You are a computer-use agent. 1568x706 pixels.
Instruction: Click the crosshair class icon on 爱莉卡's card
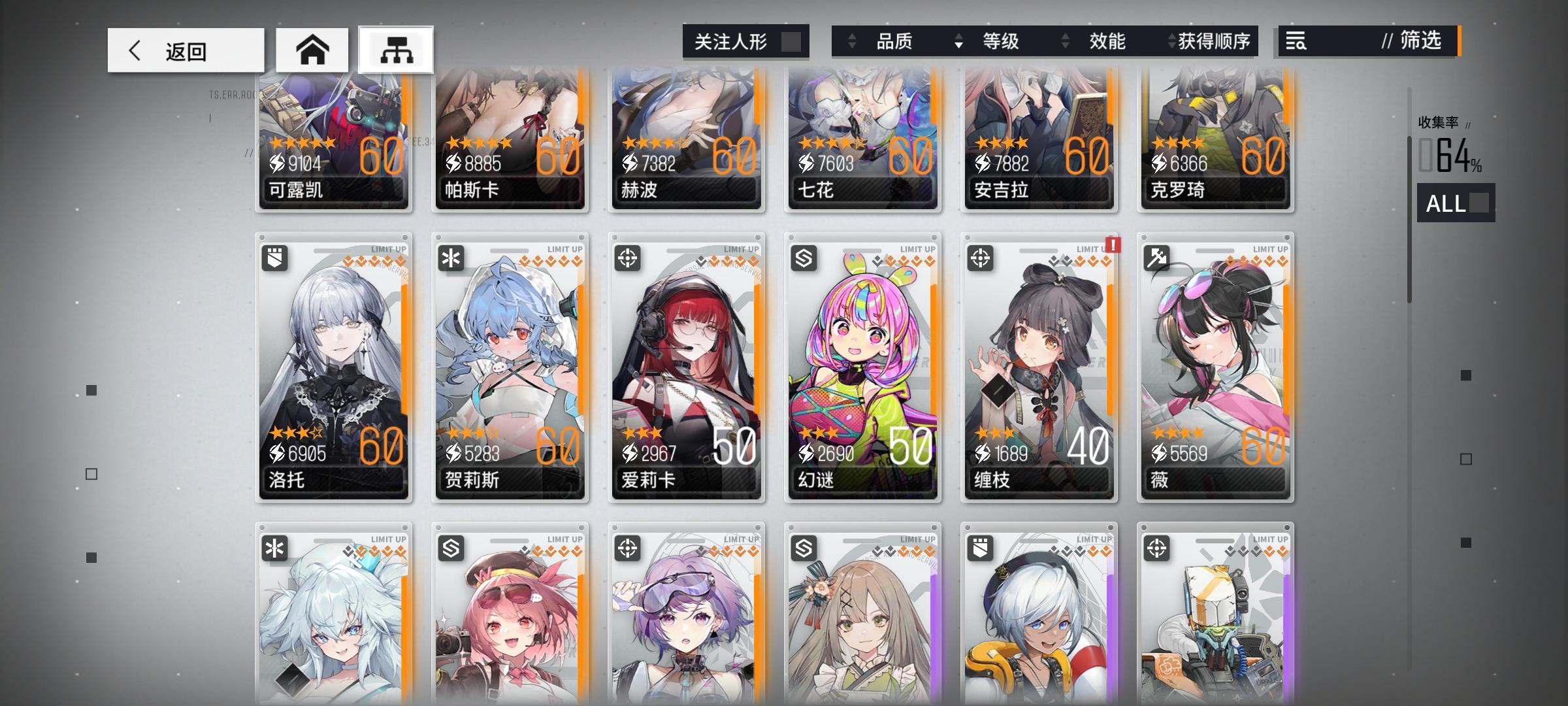pyautogui.click(x=628, y=258)
